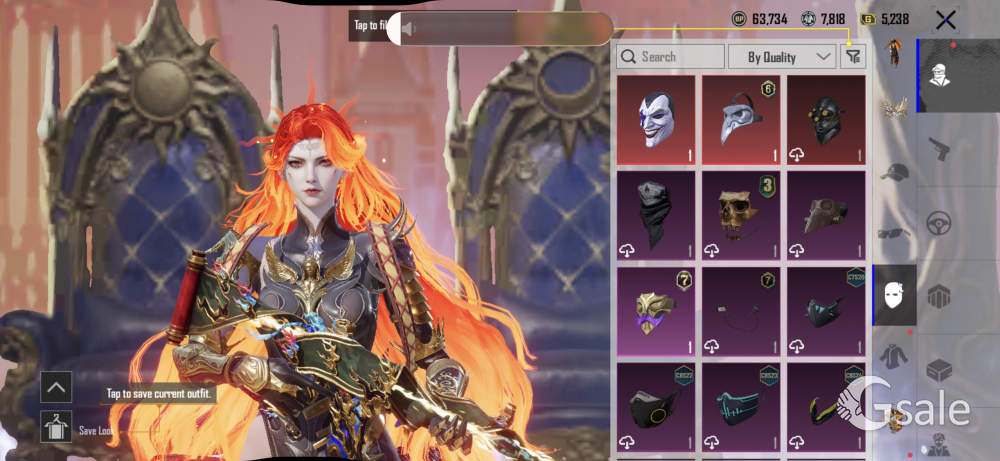Switch to the jacket clothing tab
The height and width of the screenshot is (461, 1000).
pyautogui.click(x=894, y=356)
